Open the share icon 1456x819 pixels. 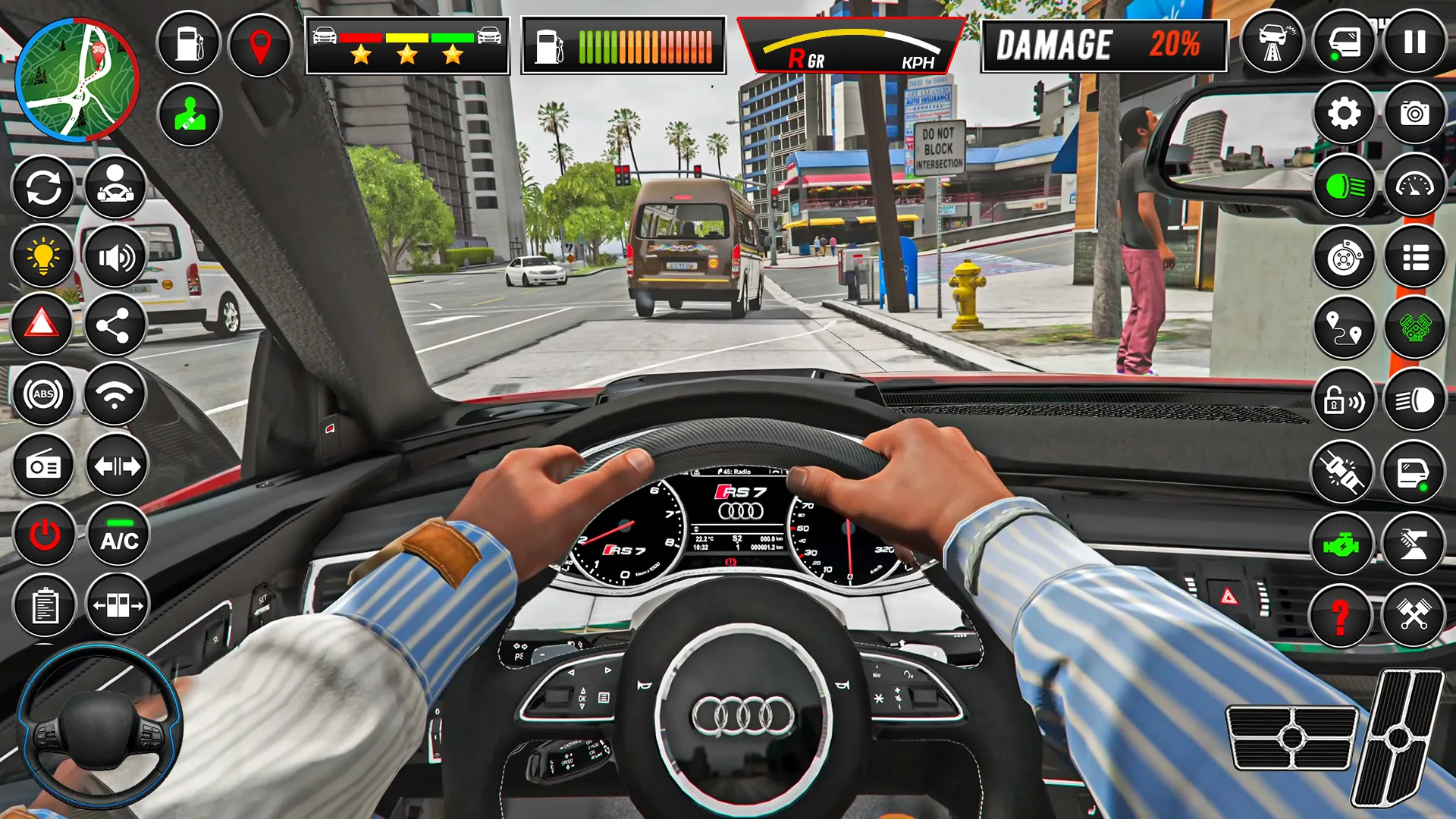pyautogui.click(x=115, y=326)
